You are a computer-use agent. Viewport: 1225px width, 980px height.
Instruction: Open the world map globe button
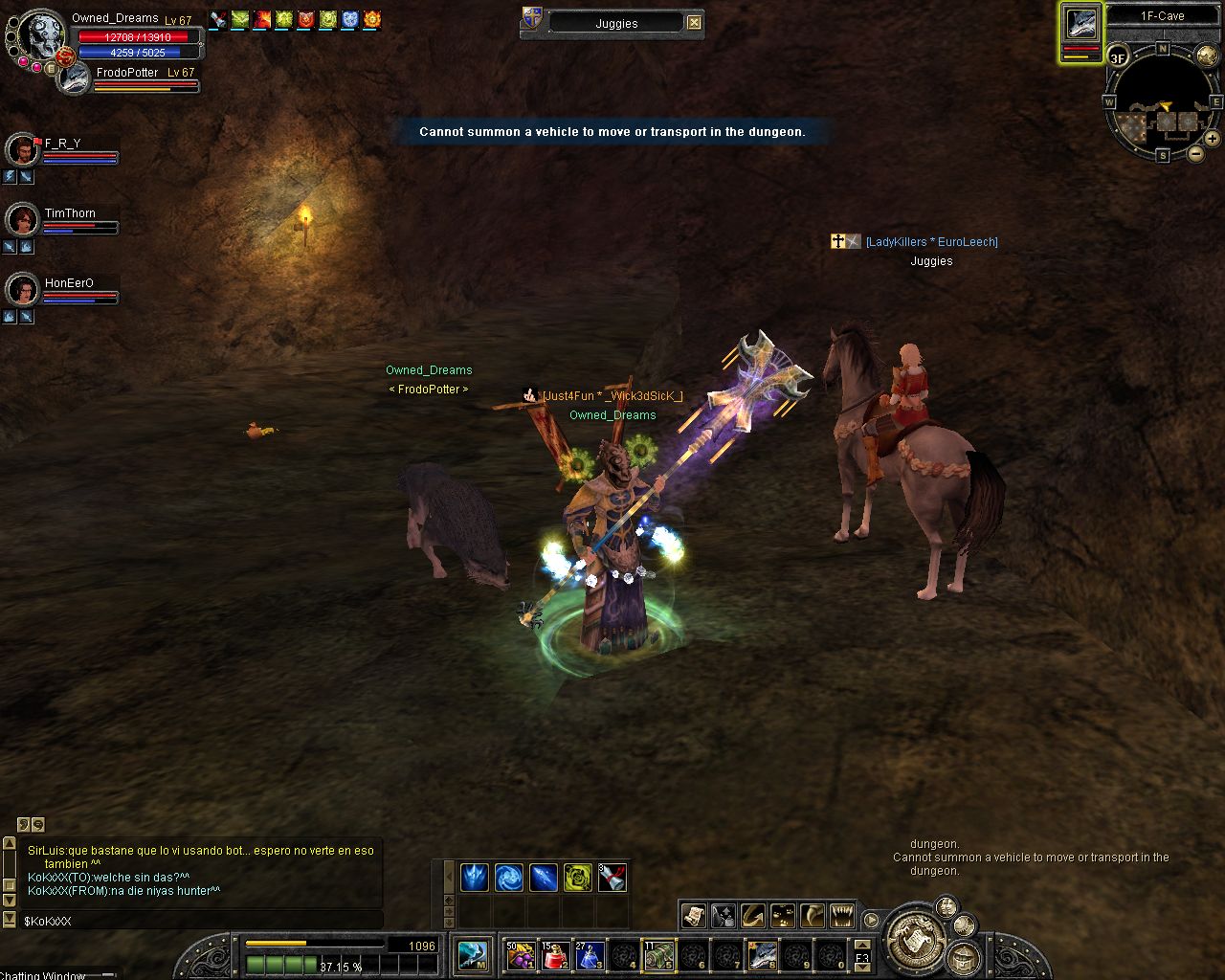1207,56
